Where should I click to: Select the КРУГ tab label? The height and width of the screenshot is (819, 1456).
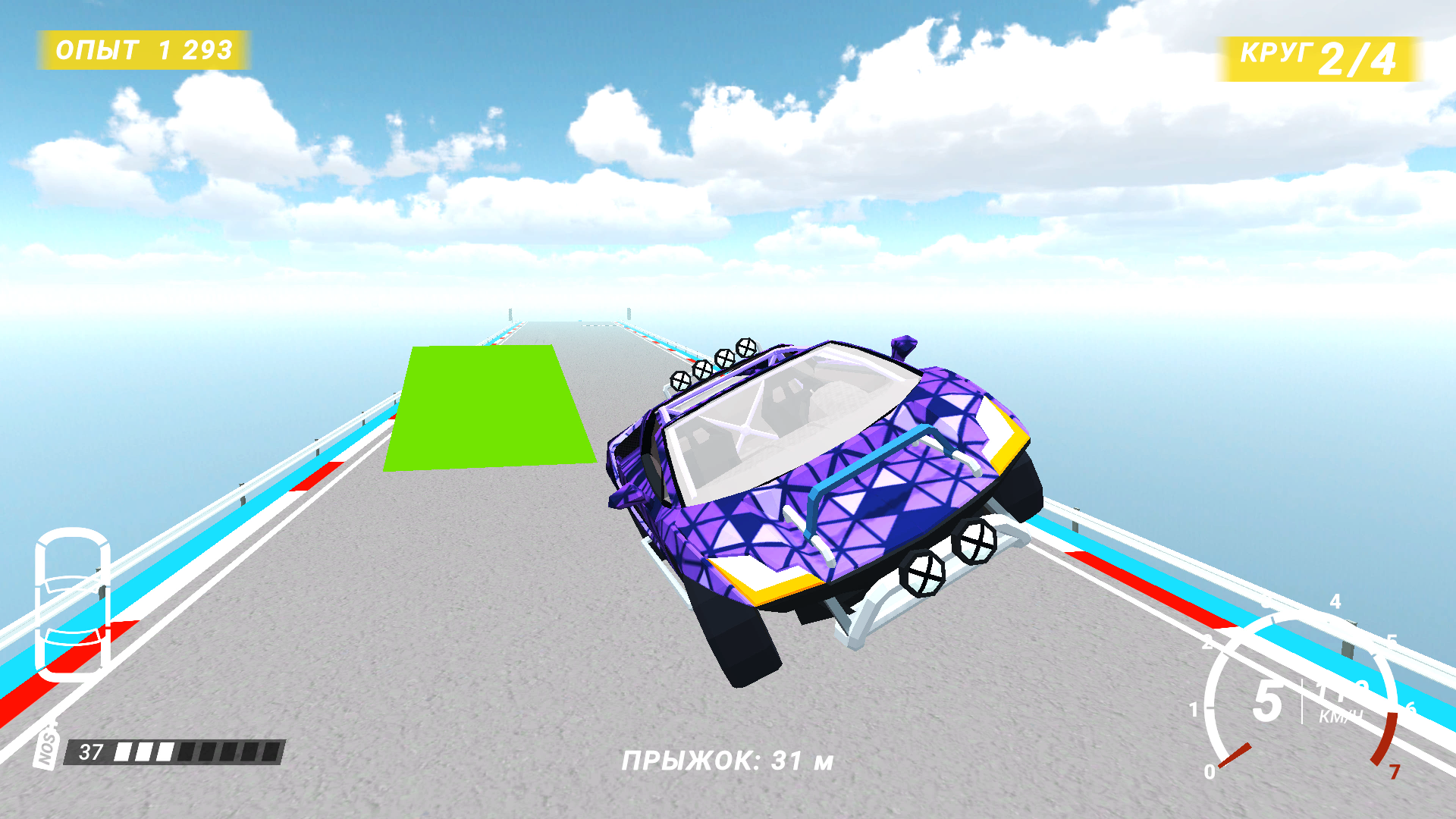(1278, 53)
